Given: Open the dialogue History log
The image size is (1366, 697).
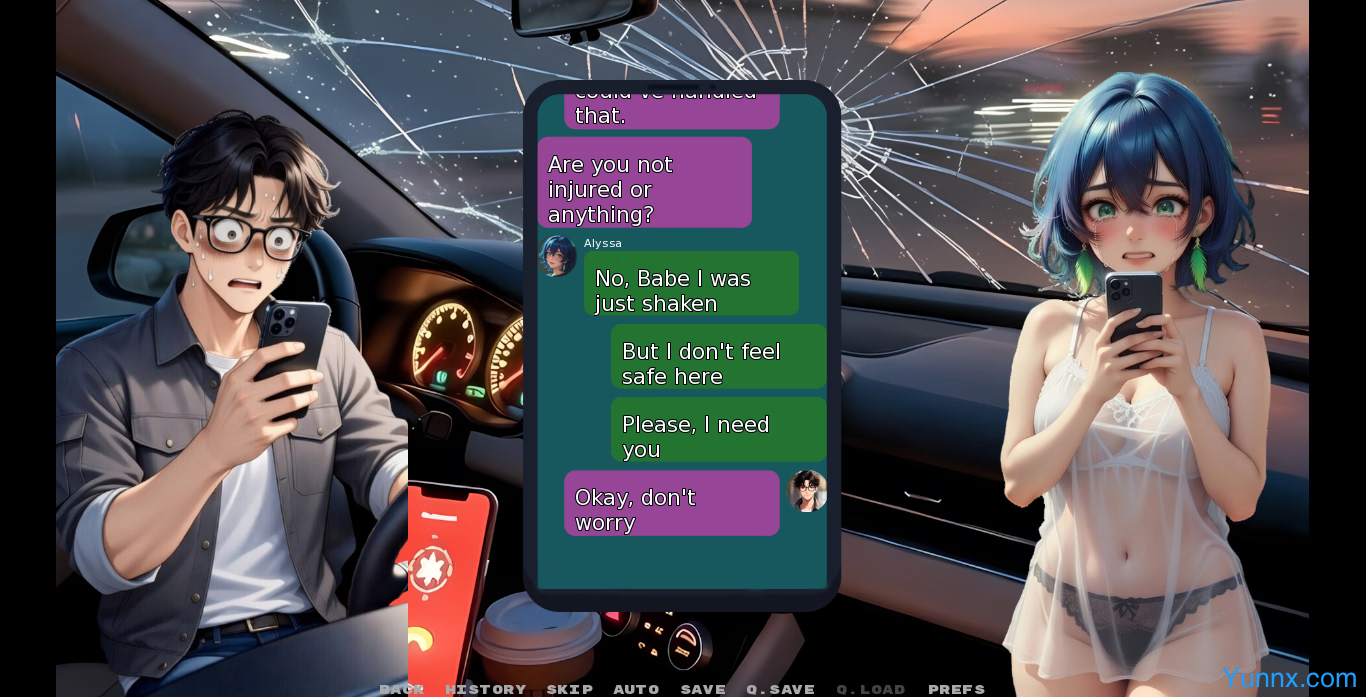Looking at the screenshot, I should pyautogui.click(x=485, y=689).
